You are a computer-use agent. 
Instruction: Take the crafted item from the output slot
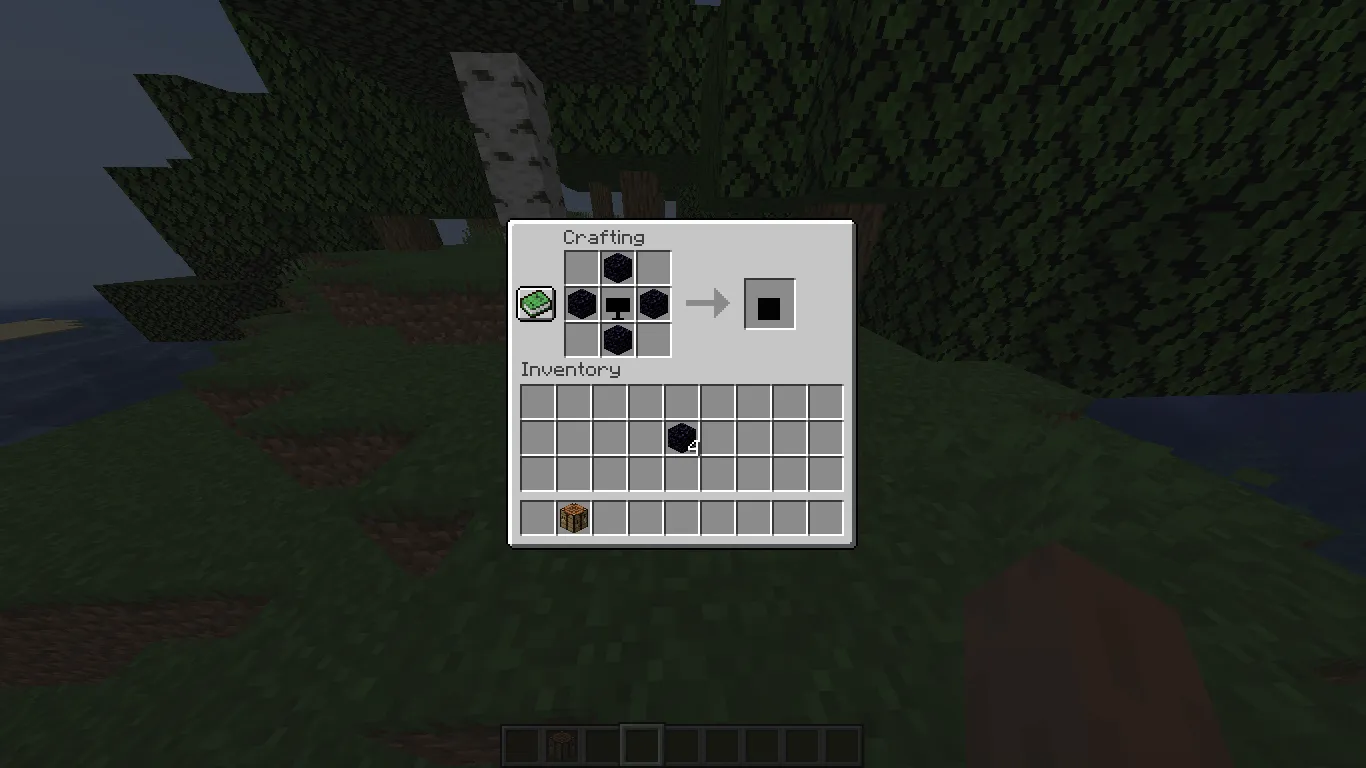coord(769,303)
